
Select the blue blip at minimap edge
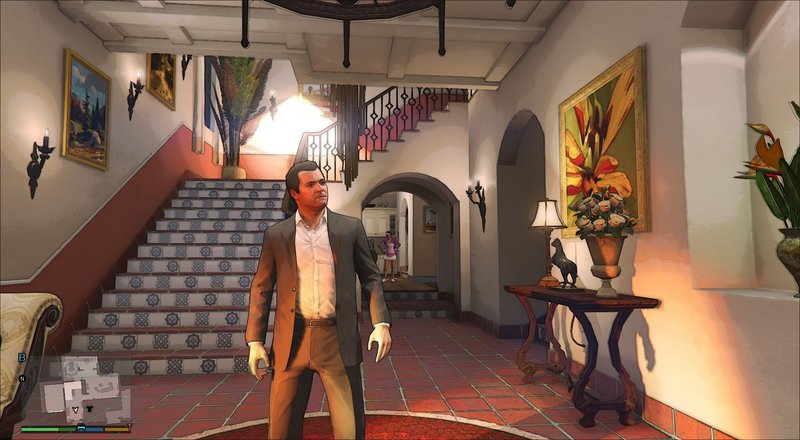[22, 357]
